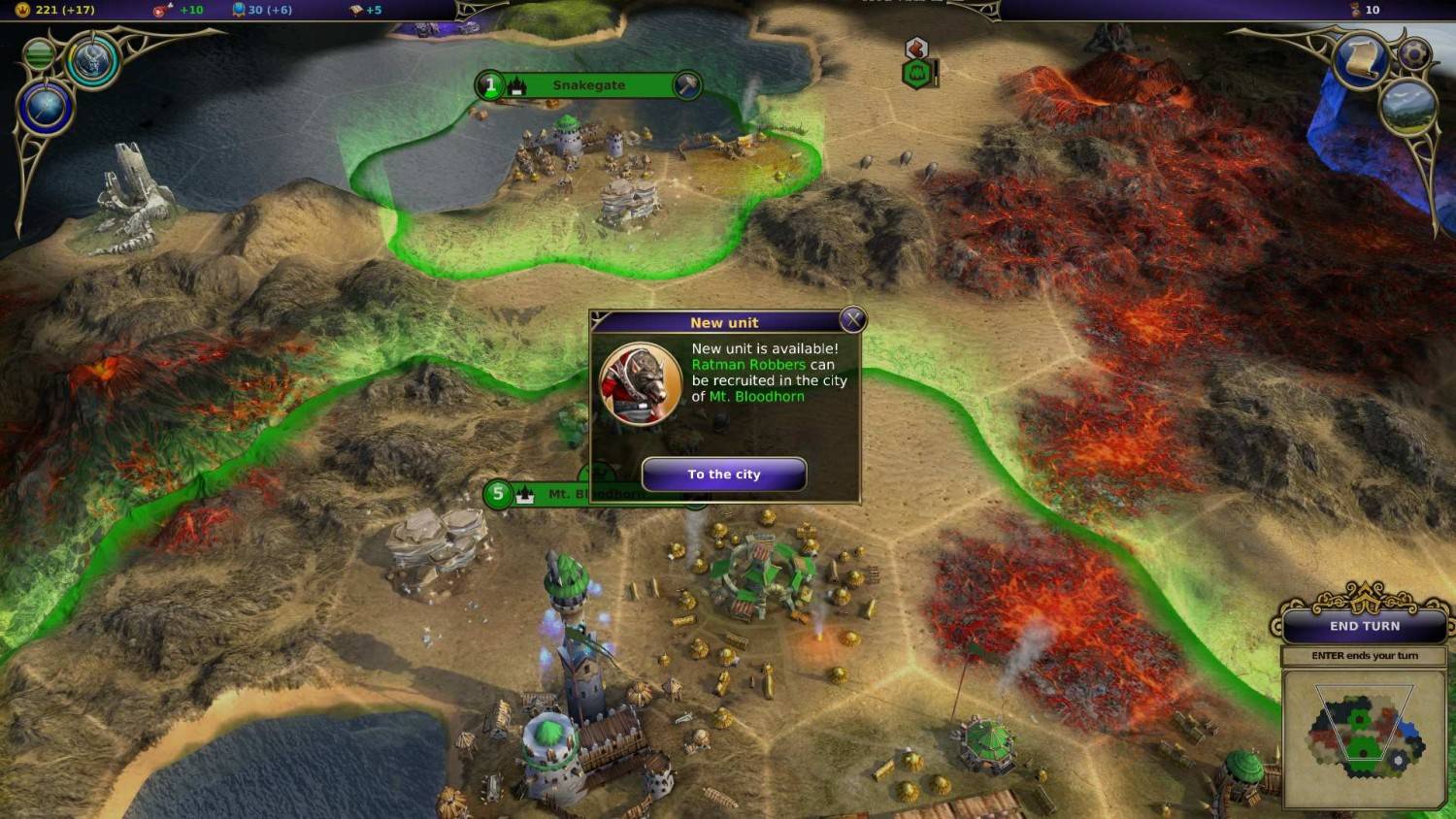This screenshot has height=819, width=1456.
Task: Open the Ratman Robbers unit link
Action: click(748, 365)
